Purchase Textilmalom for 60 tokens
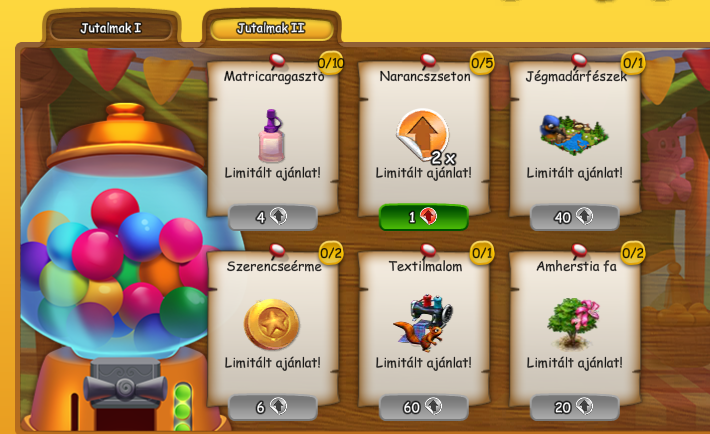This screenshot has width=710, height=434. tap(424, 406)
